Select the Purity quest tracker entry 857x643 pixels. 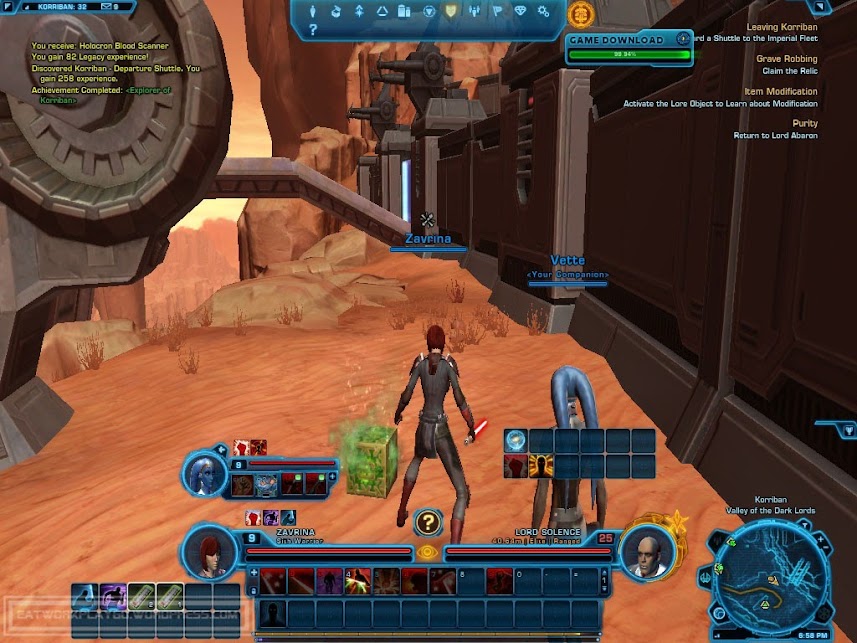(804, 123)
